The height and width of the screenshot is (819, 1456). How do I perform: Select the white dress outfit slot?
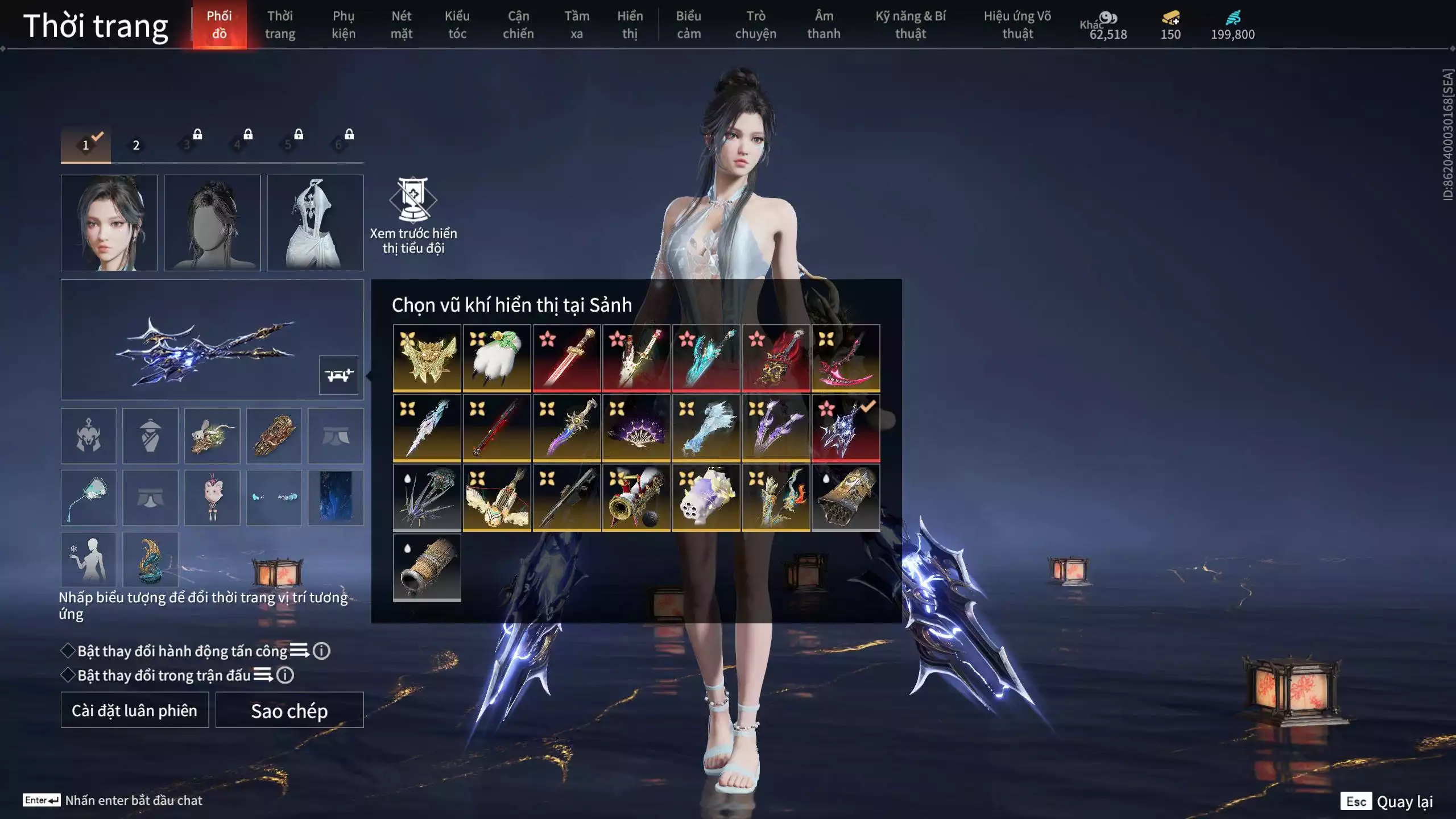pos(315,222)
